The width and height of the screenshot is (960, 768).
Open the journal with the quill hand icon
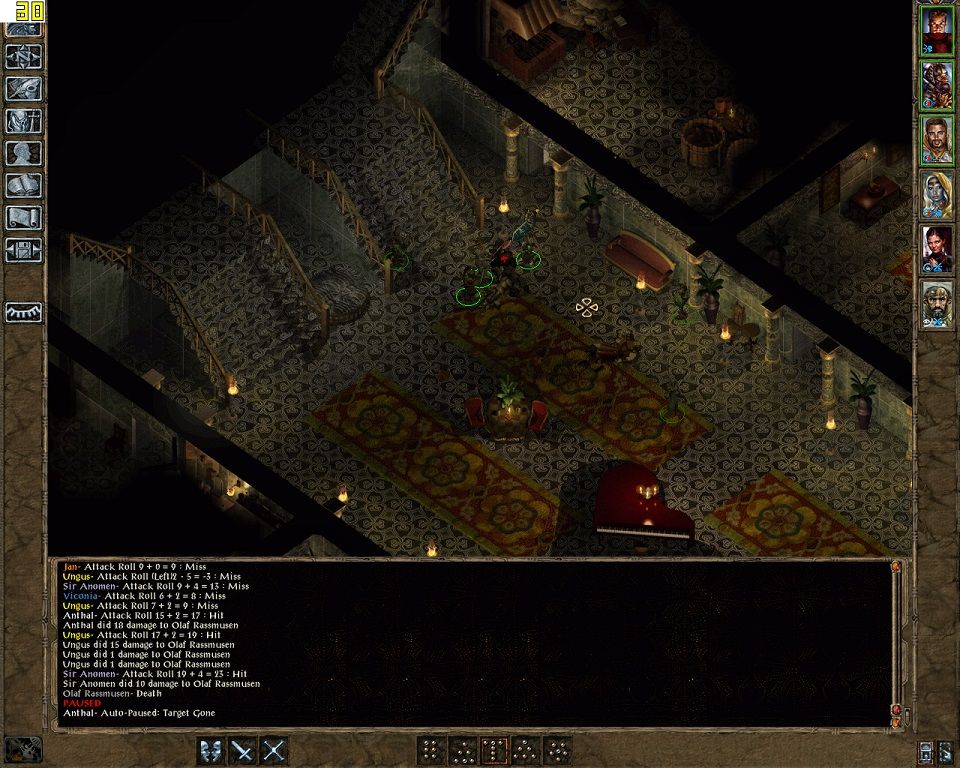click(23, 88)
